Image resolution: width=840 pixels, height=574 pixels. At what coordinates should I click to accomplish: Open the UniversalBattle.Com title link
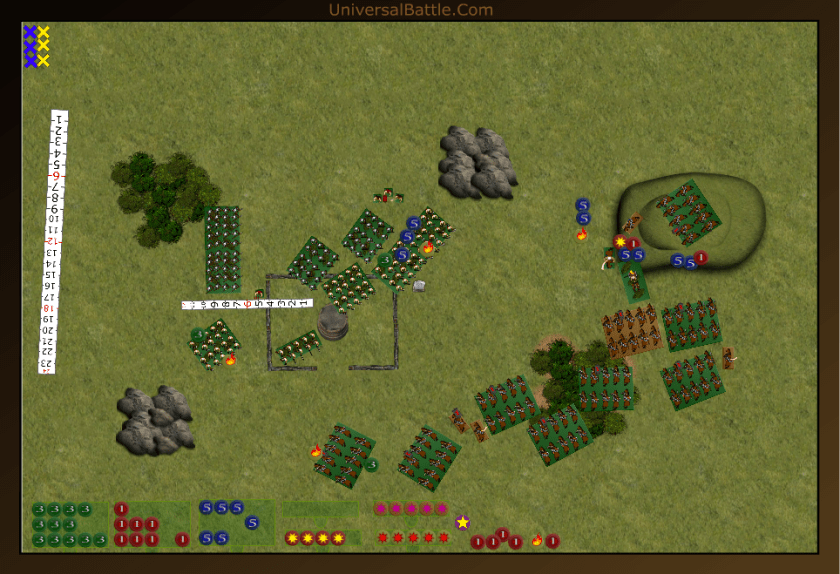coord(410,10)
